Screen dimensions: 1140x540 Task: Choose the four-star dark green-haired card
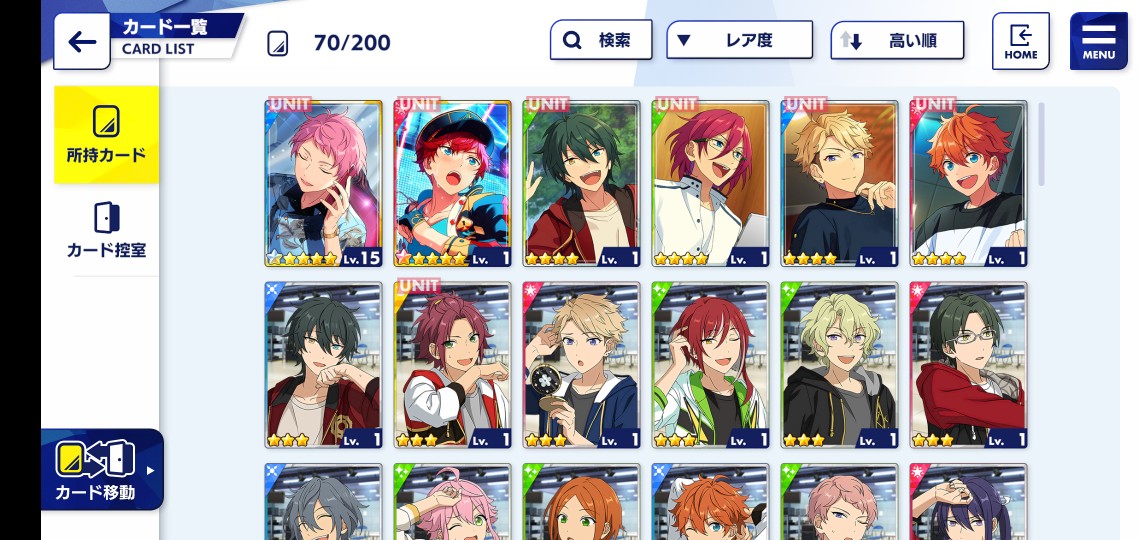pyautogui.click(x=582, y=183)
